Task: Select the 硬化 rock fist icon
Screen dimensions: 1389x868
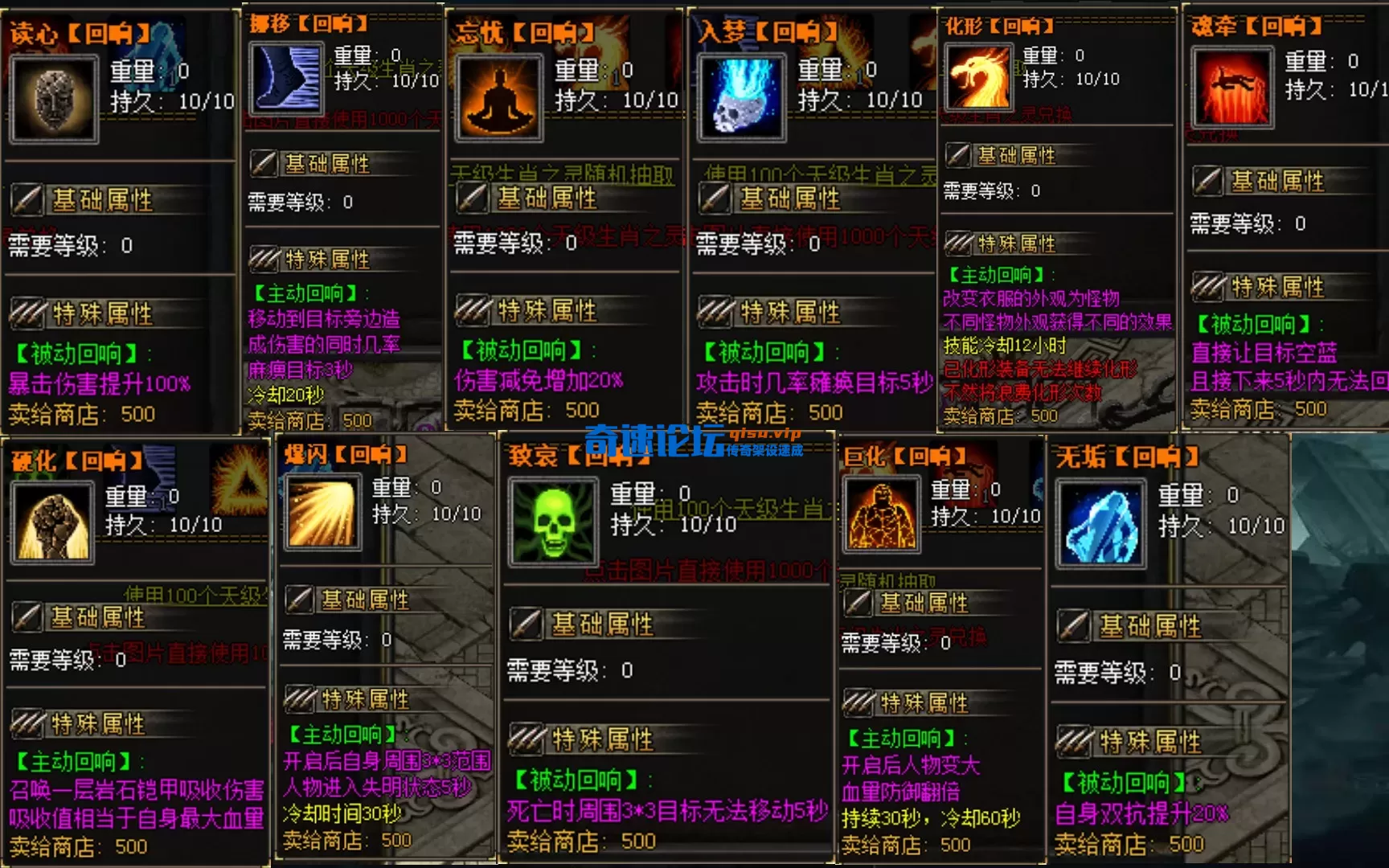Action: 53,522
